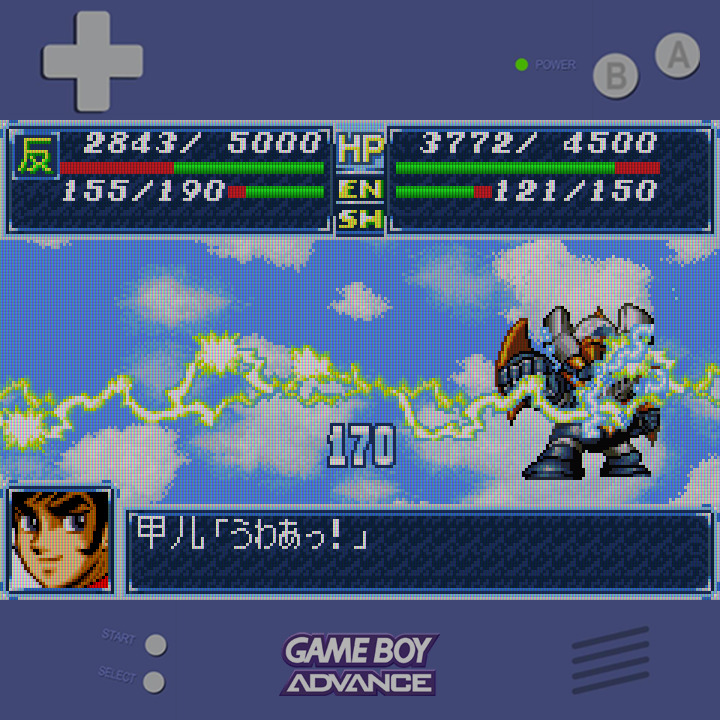The image size is (720, 720).
Task: Advance the 甲児 dialogue box
Action: click(x=419, y=551)
